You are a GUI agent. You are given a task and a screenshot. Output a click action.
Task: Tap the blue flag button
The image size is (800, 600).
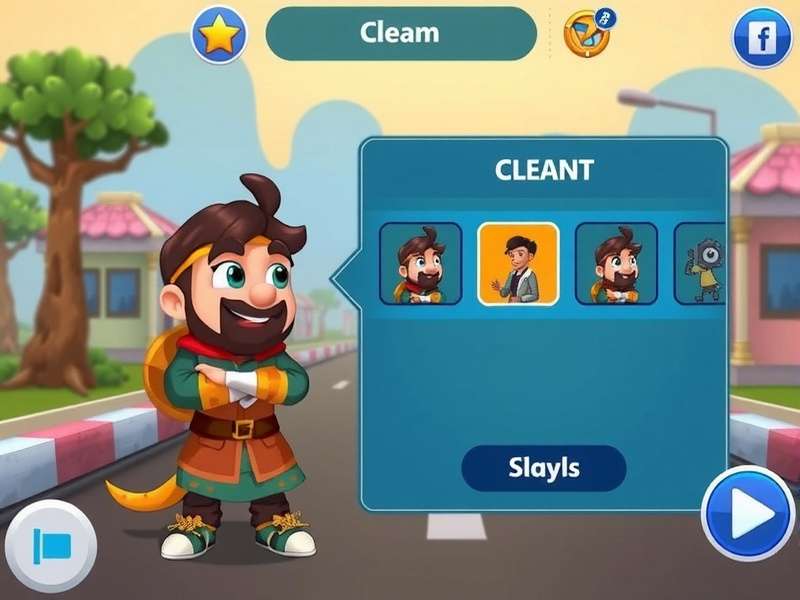tap(51, 546)
